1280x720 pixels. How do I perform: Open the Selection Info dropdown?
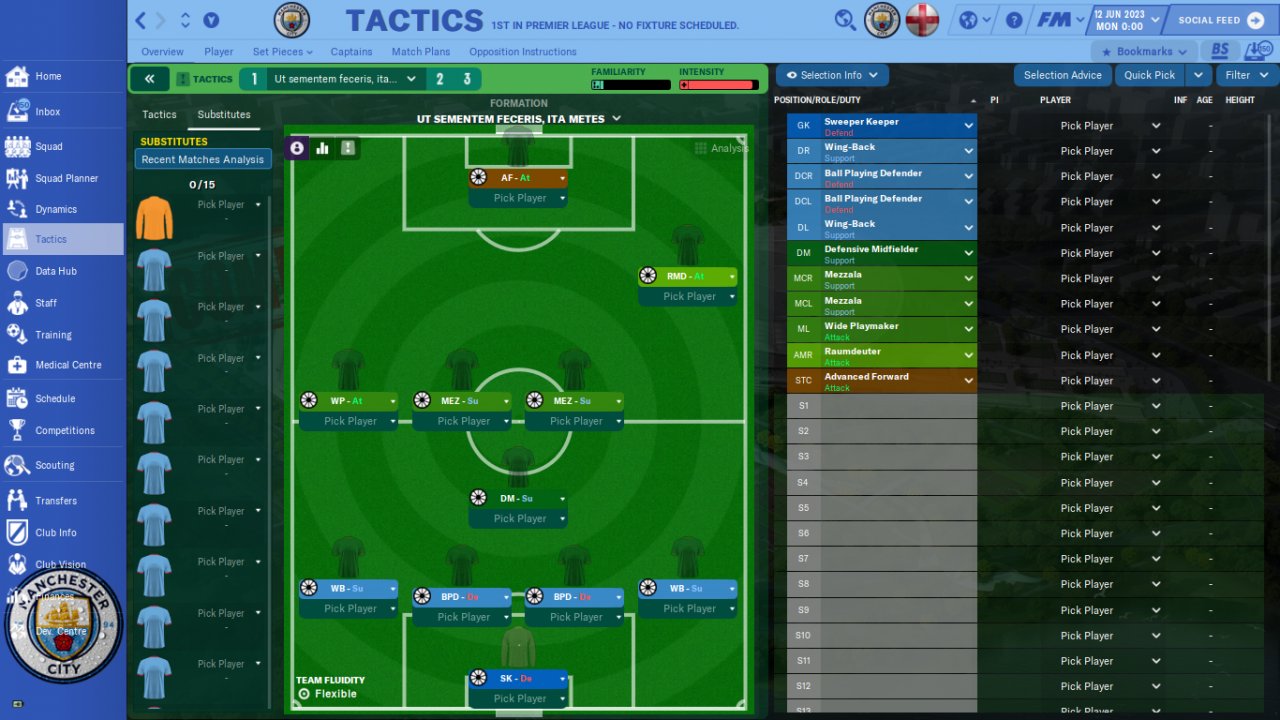click(832, 75)
